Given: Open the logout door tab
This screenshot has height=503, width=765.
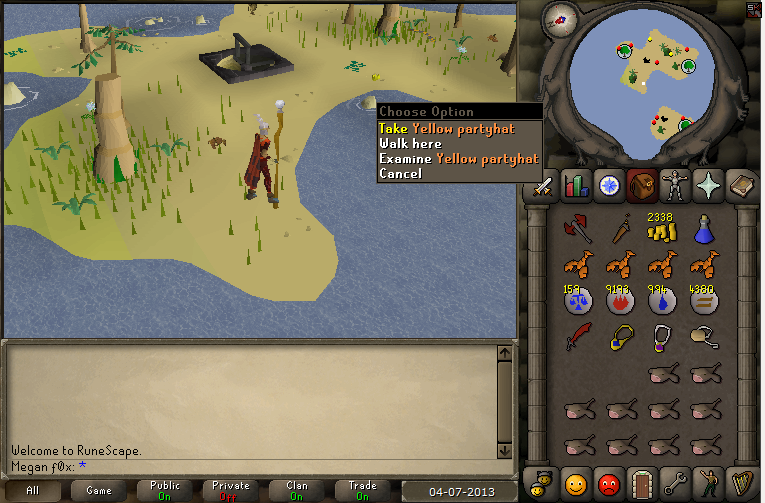Looking at the screenshot, I should point(641,483).
